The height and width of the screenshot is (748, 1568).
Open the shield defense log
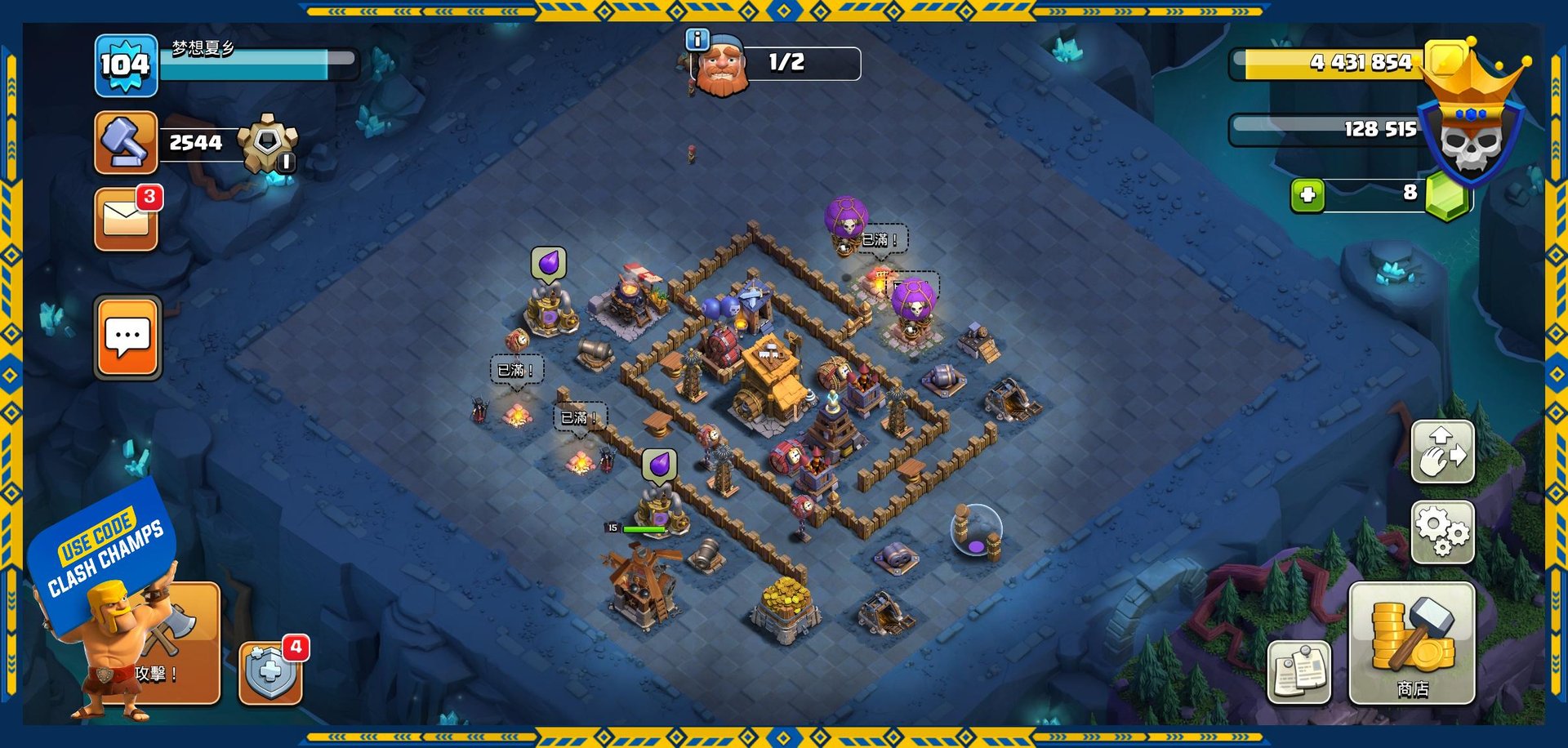[270, 673]
